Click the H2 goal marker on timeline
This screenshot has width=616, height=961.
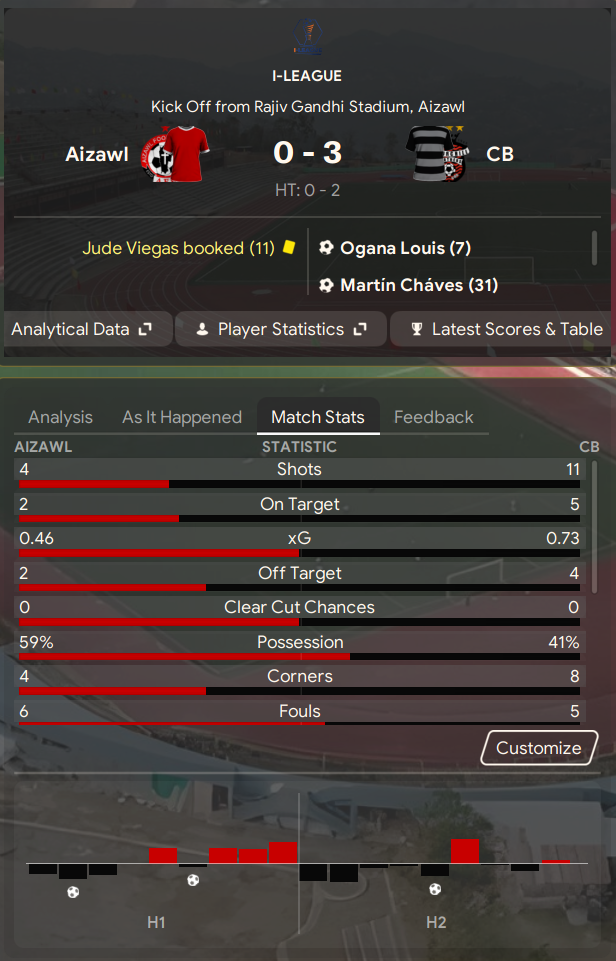pos(435,888)
